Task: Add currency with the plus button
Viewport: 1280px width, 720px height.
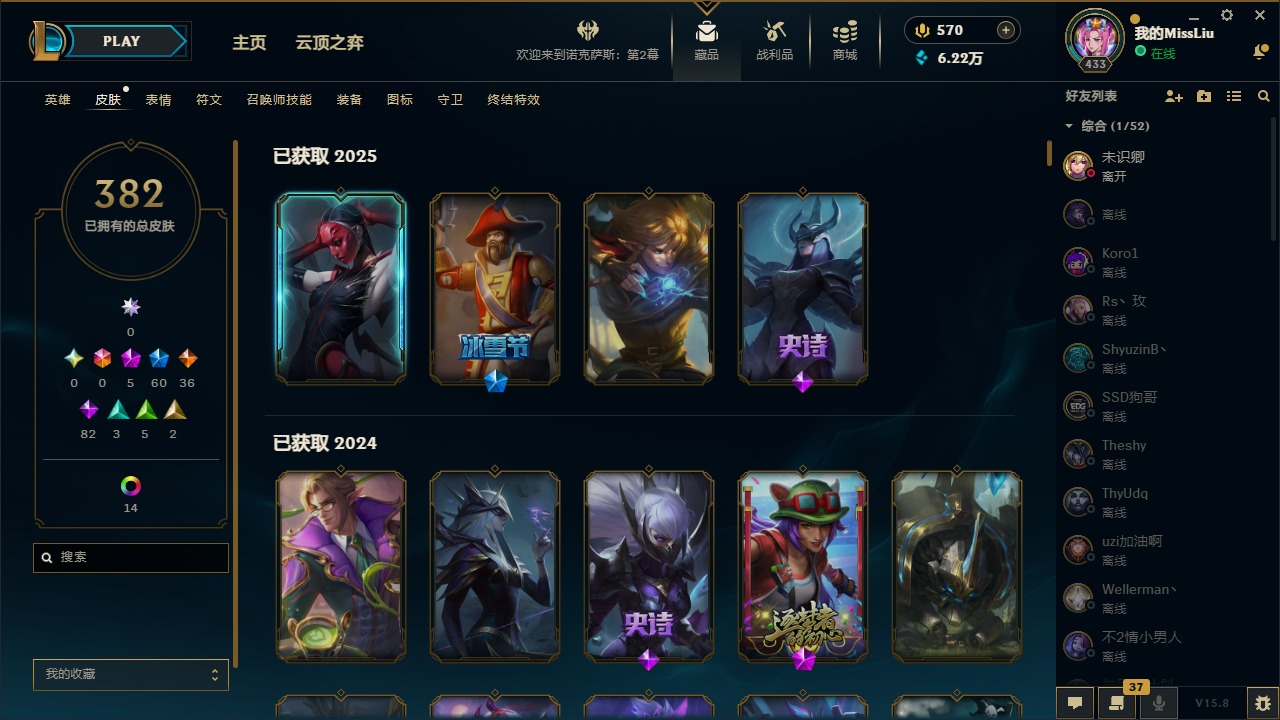Action: click(x=1006, y=30)
